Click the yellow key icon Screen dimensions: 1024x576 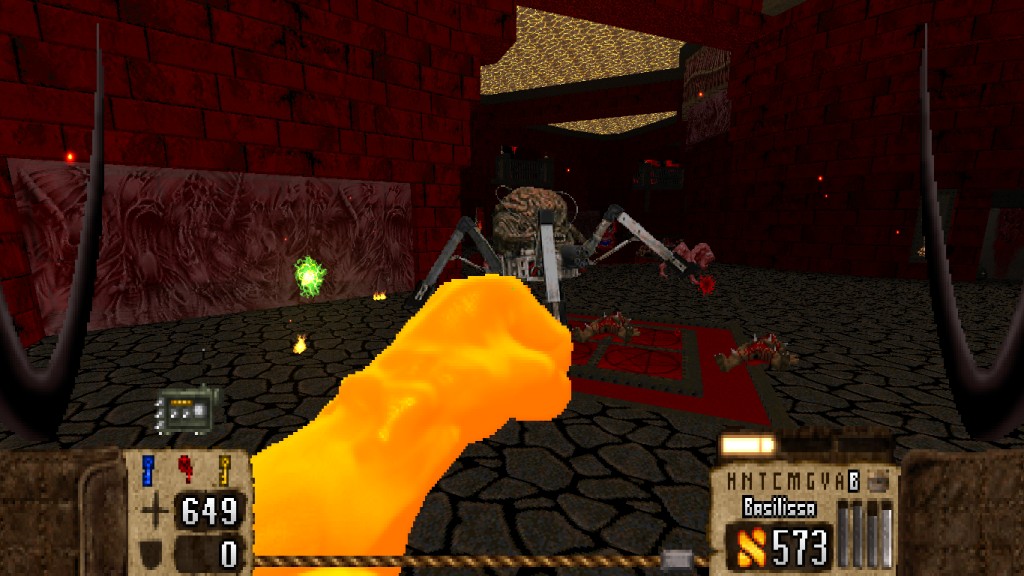pyautogui.click(x=224, y=470)
